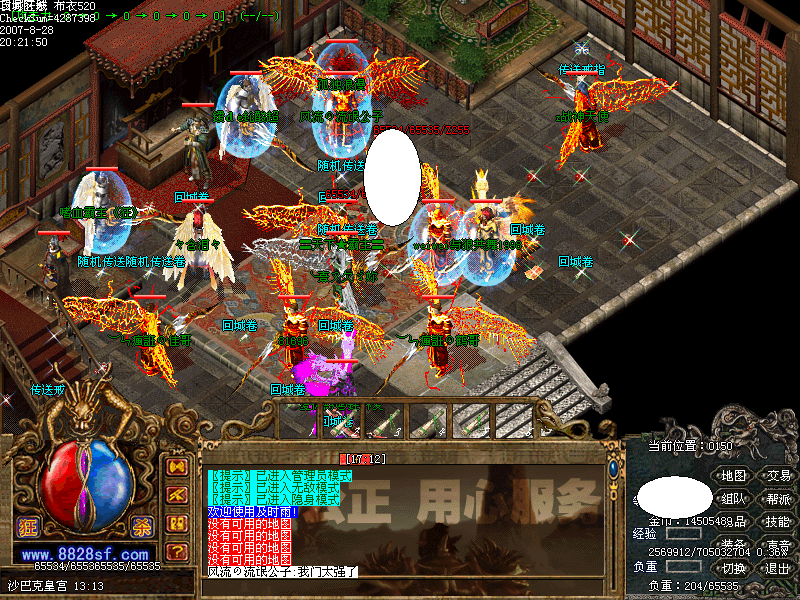Toggle the 声音 sound button

(778, 546)
